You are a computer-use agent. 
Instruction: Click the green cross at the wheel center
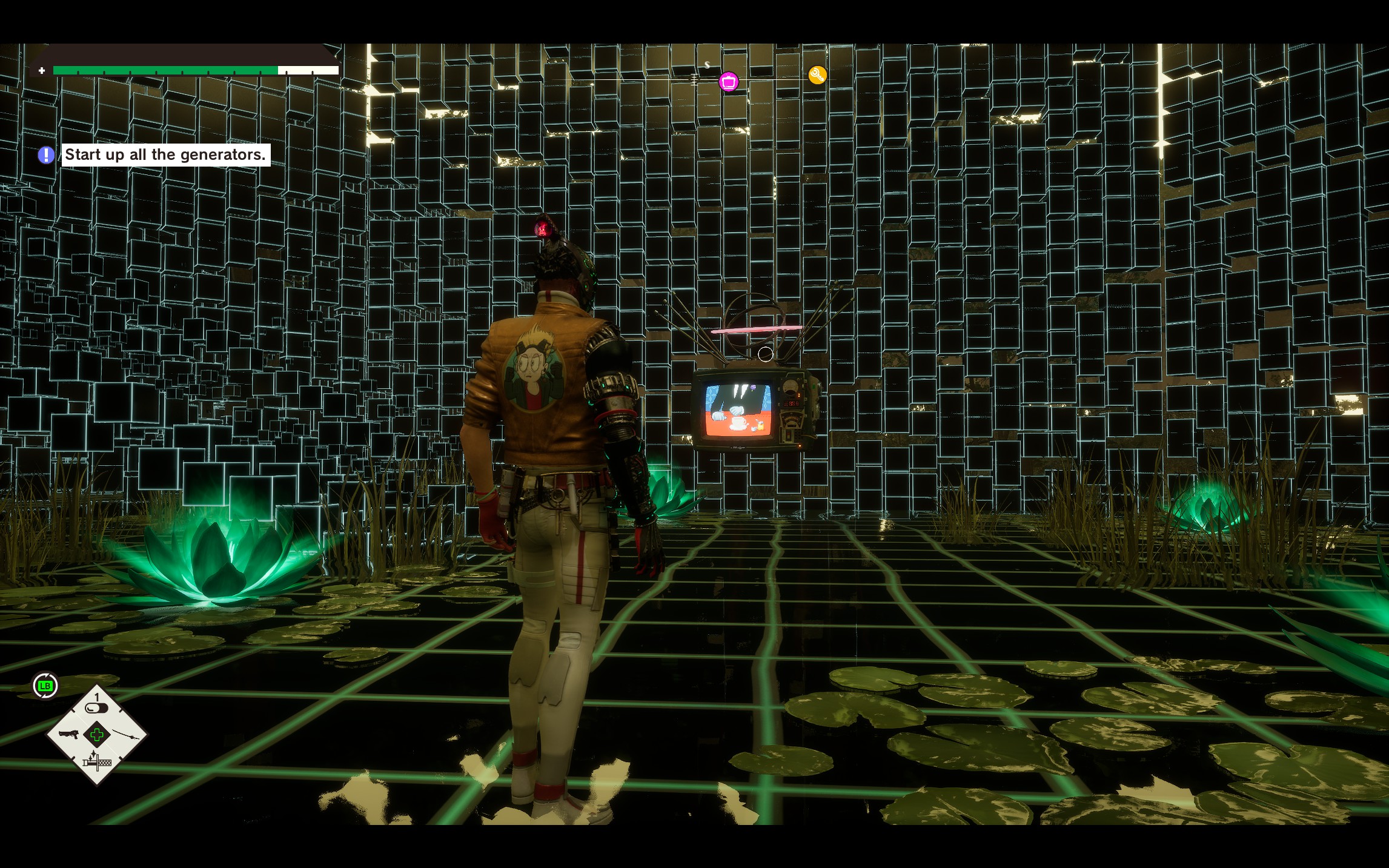pos(97,735)
